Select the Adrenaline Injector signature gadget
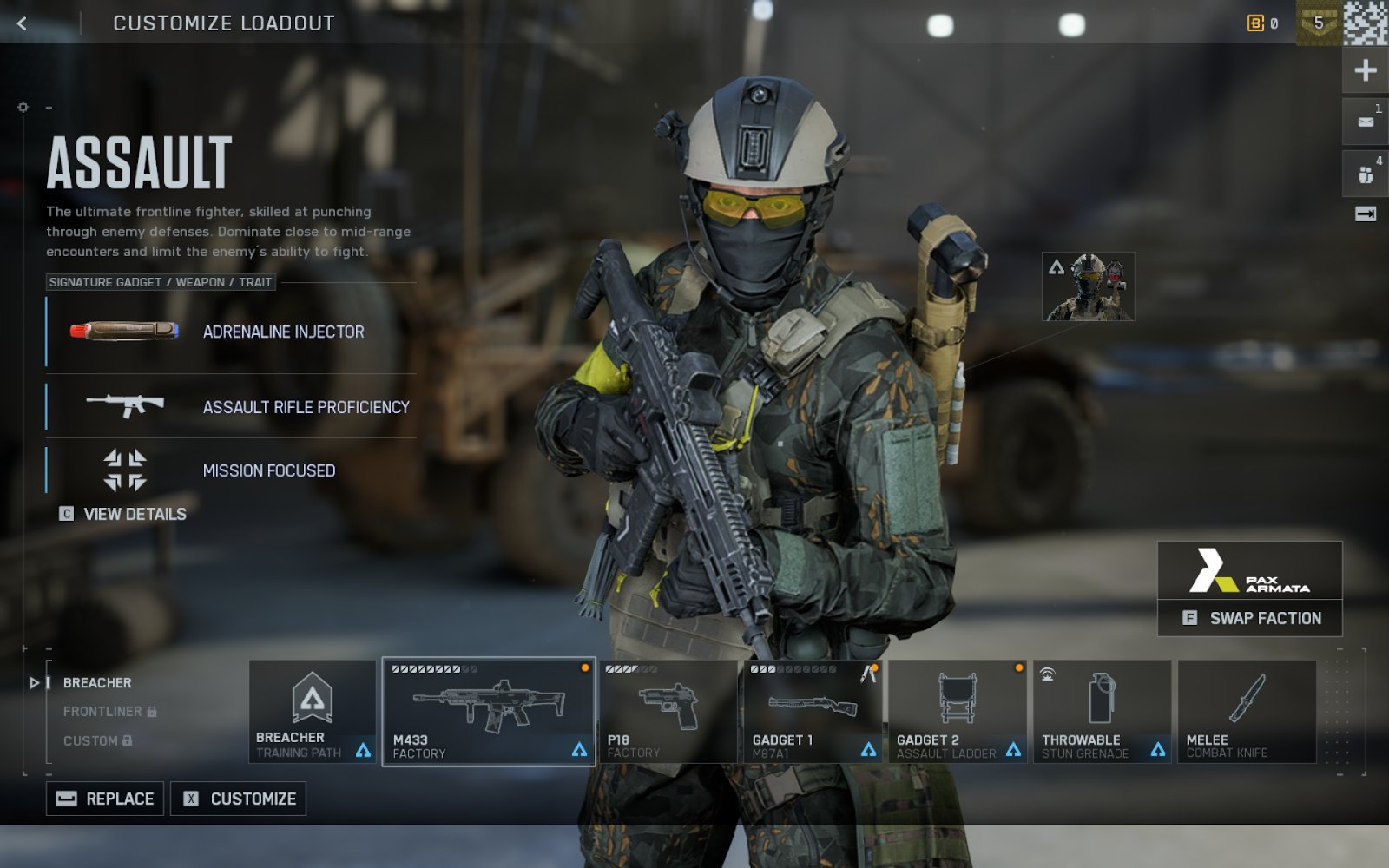This screenshot has height=868, width=1389. tap(231, 332)
